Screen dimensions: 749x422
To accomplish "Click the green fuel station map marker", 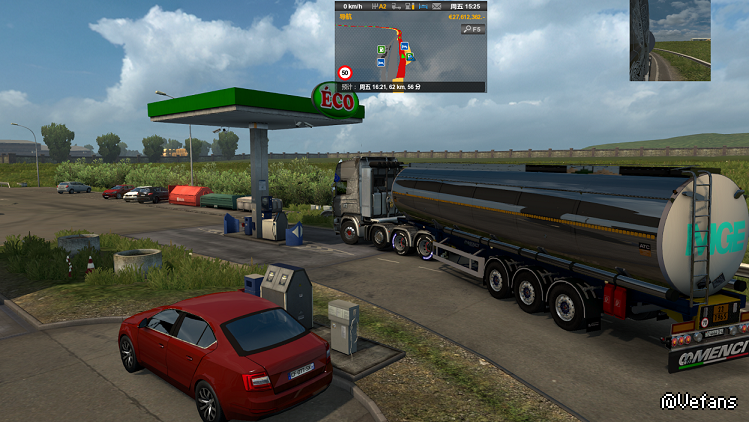I will pos(381,49).
